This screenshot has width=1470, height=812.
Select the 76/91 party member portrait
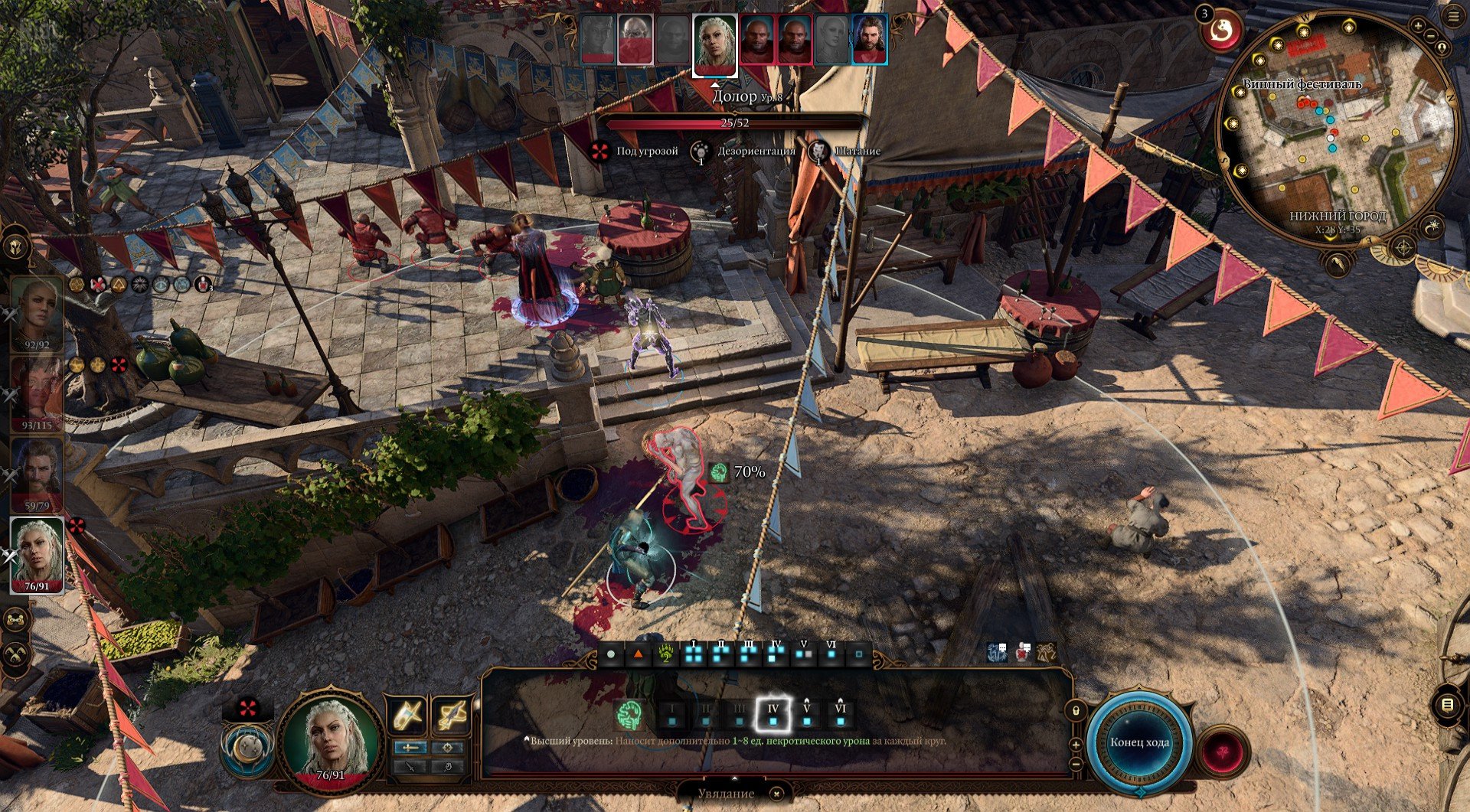[x=37, y=554]
